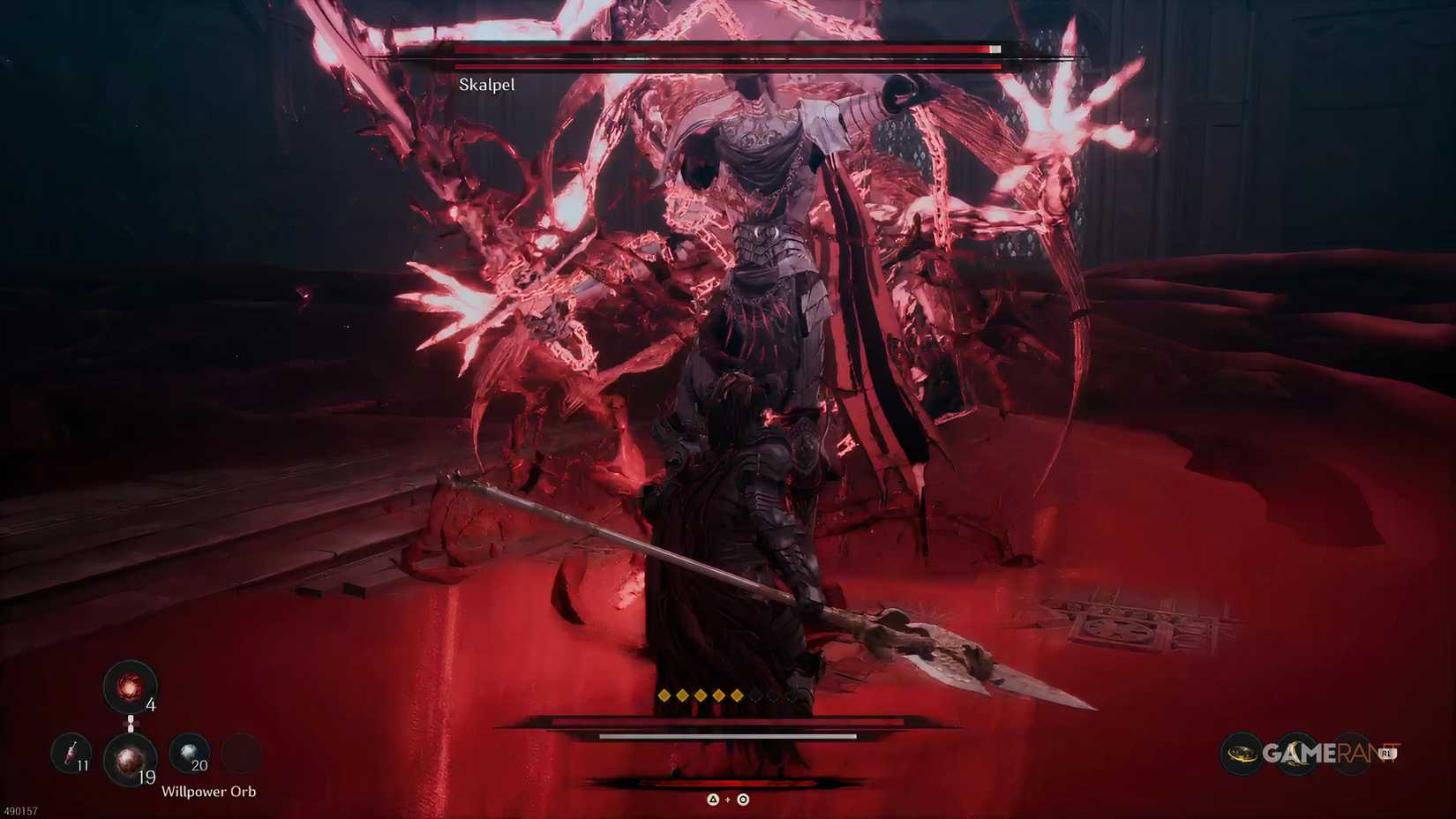
Task: Select the Skalpel boss name label
Action: pos(485,85)
